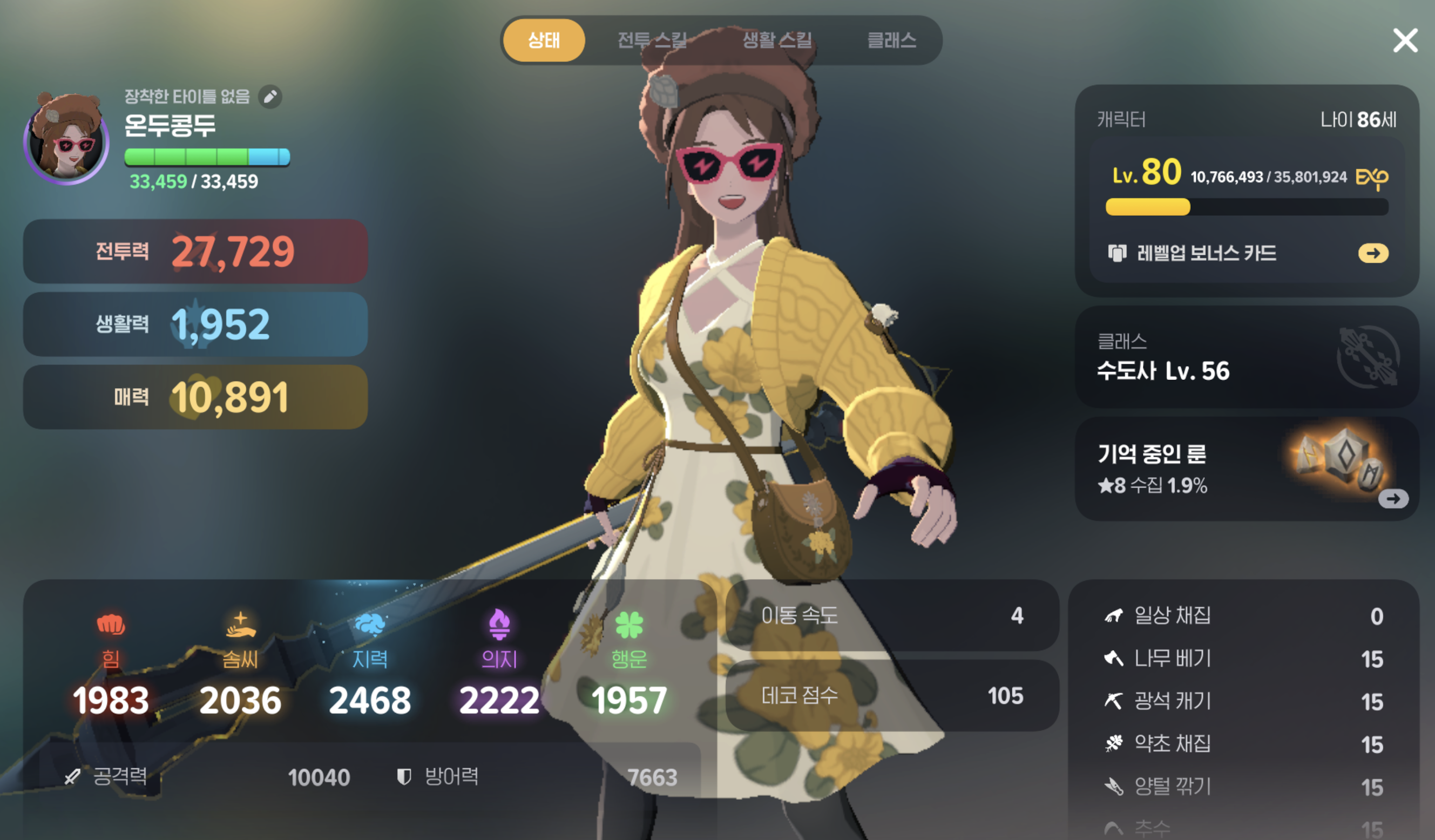Click the 온두콩두 profile portrait

pos(66,143)
